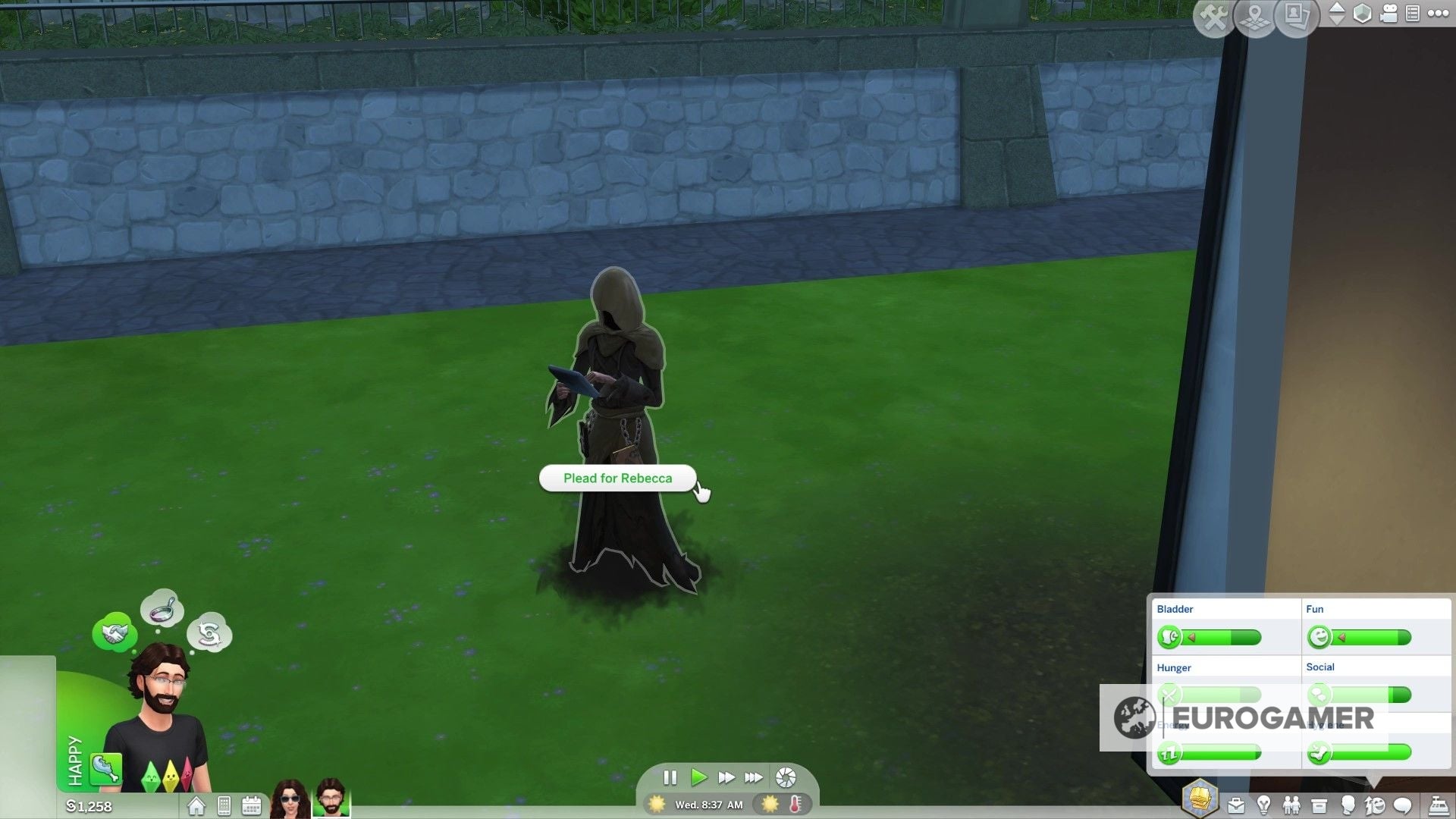Pause the game with the pause button

pos(670,777)
